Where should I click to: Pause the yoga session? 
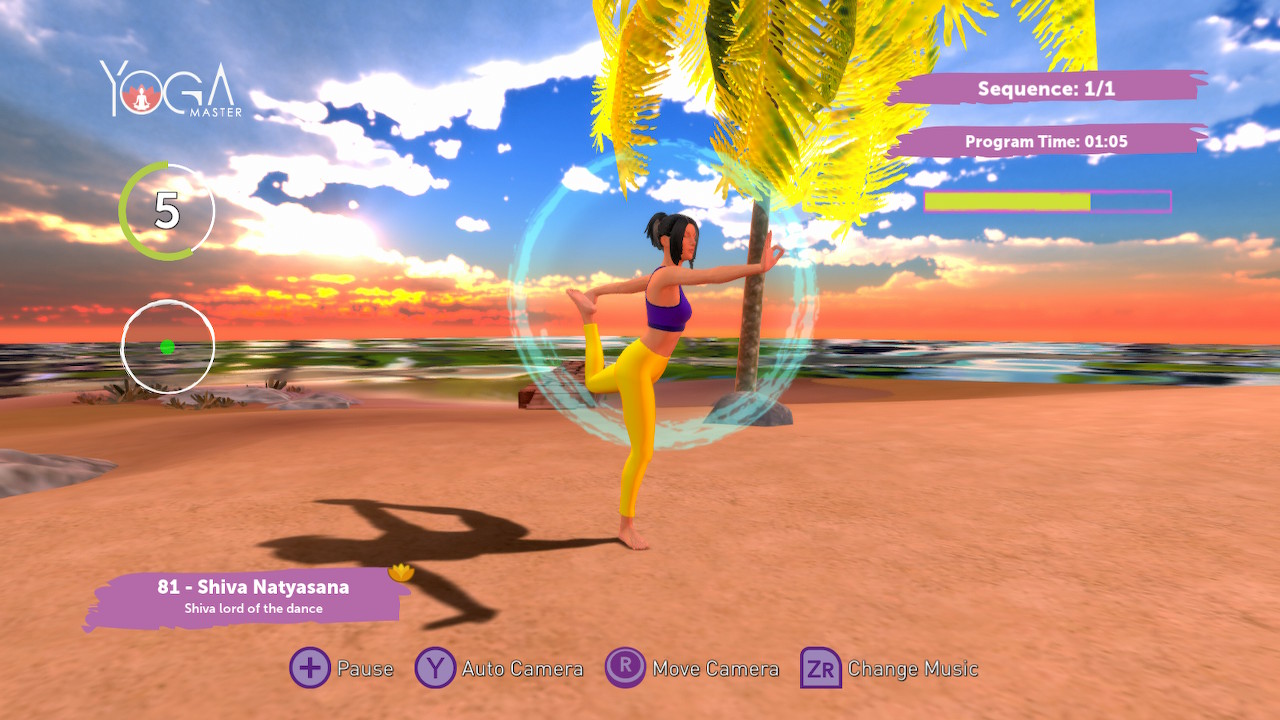point(365,668)
